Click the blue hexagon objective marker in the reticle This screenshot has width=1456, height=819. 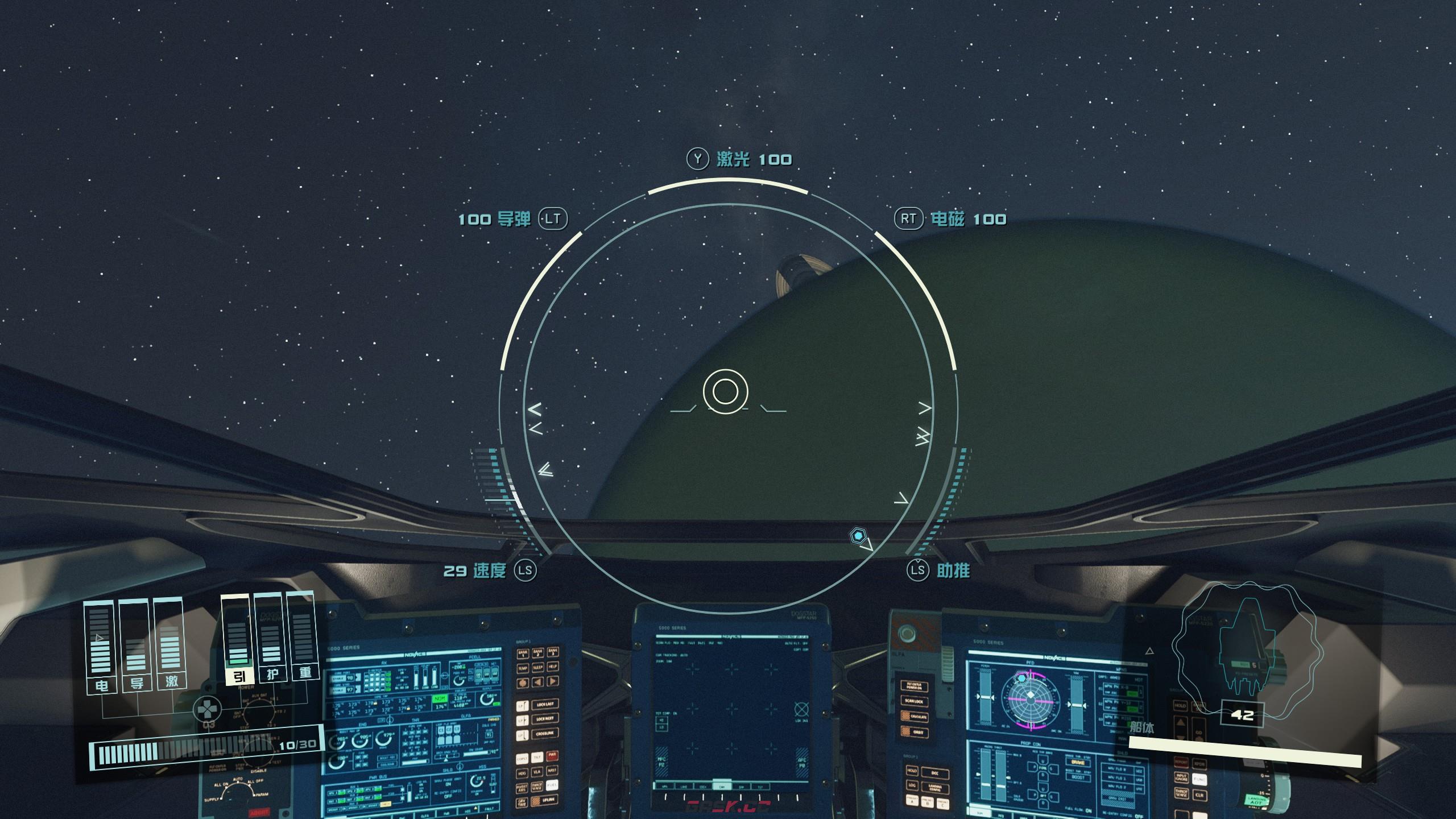click(857, 535)
